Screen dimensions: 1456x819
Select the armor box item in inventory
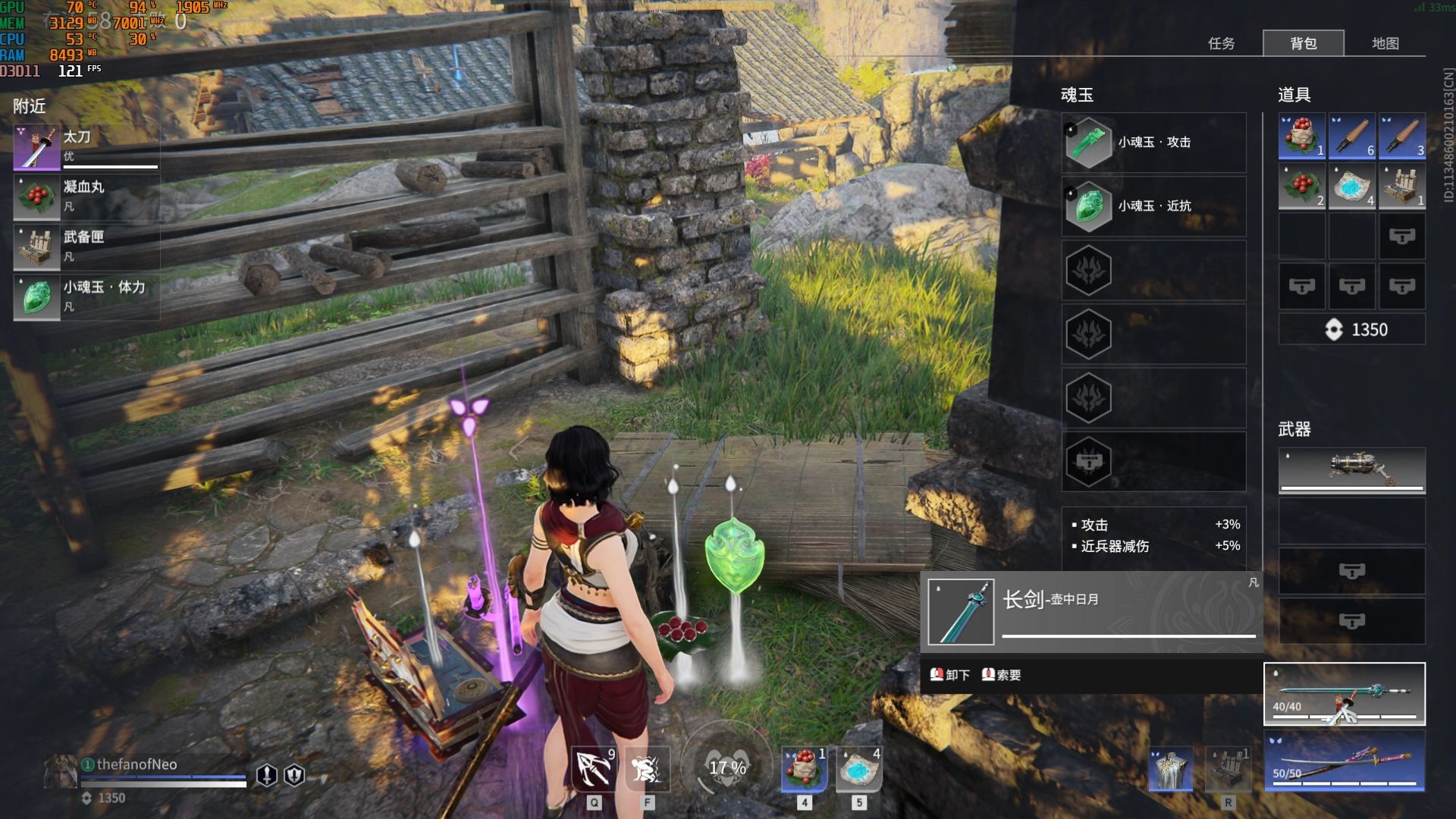click(1401, 187)
